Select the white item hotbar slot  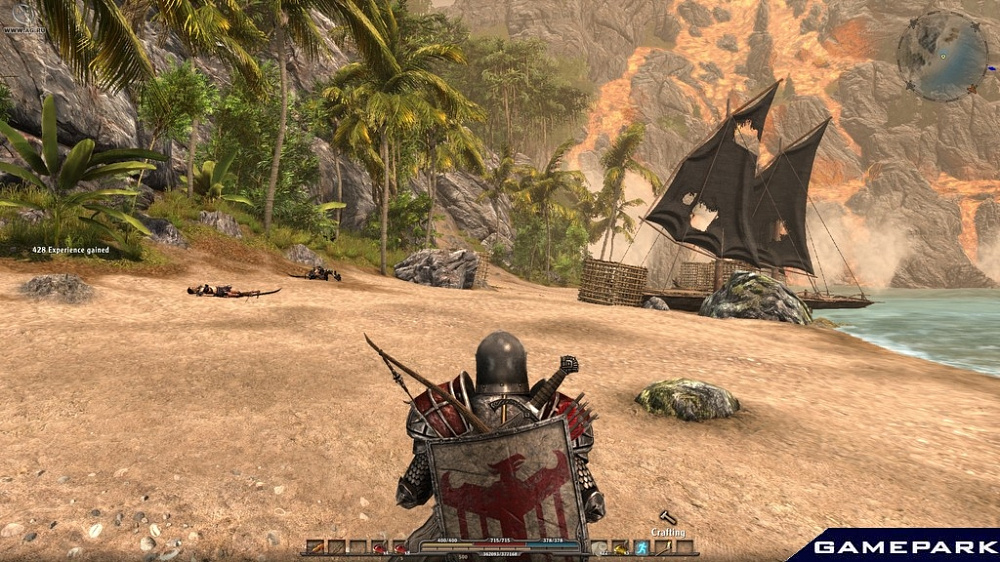point(598,548)
